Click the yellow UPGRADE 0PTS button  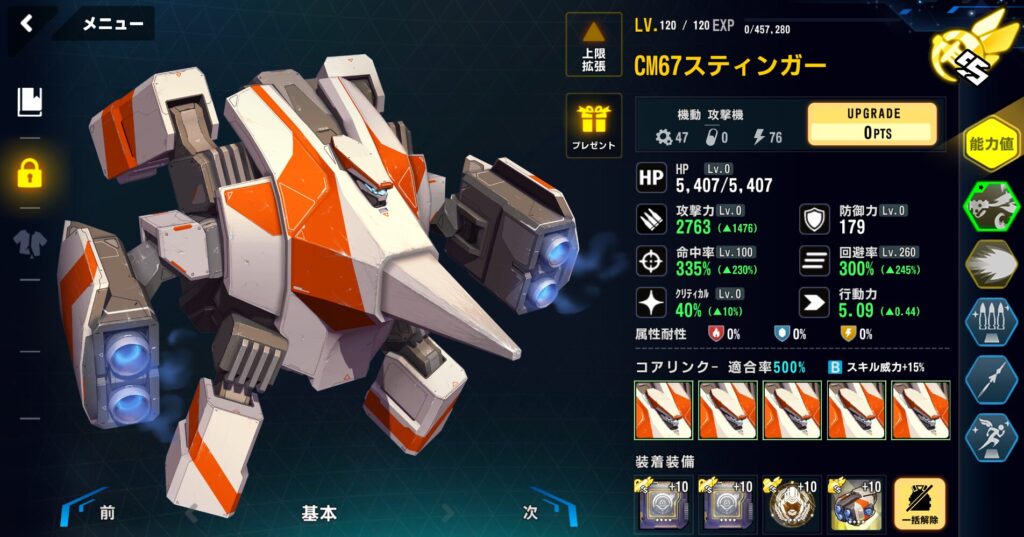(x=872, y=124)
